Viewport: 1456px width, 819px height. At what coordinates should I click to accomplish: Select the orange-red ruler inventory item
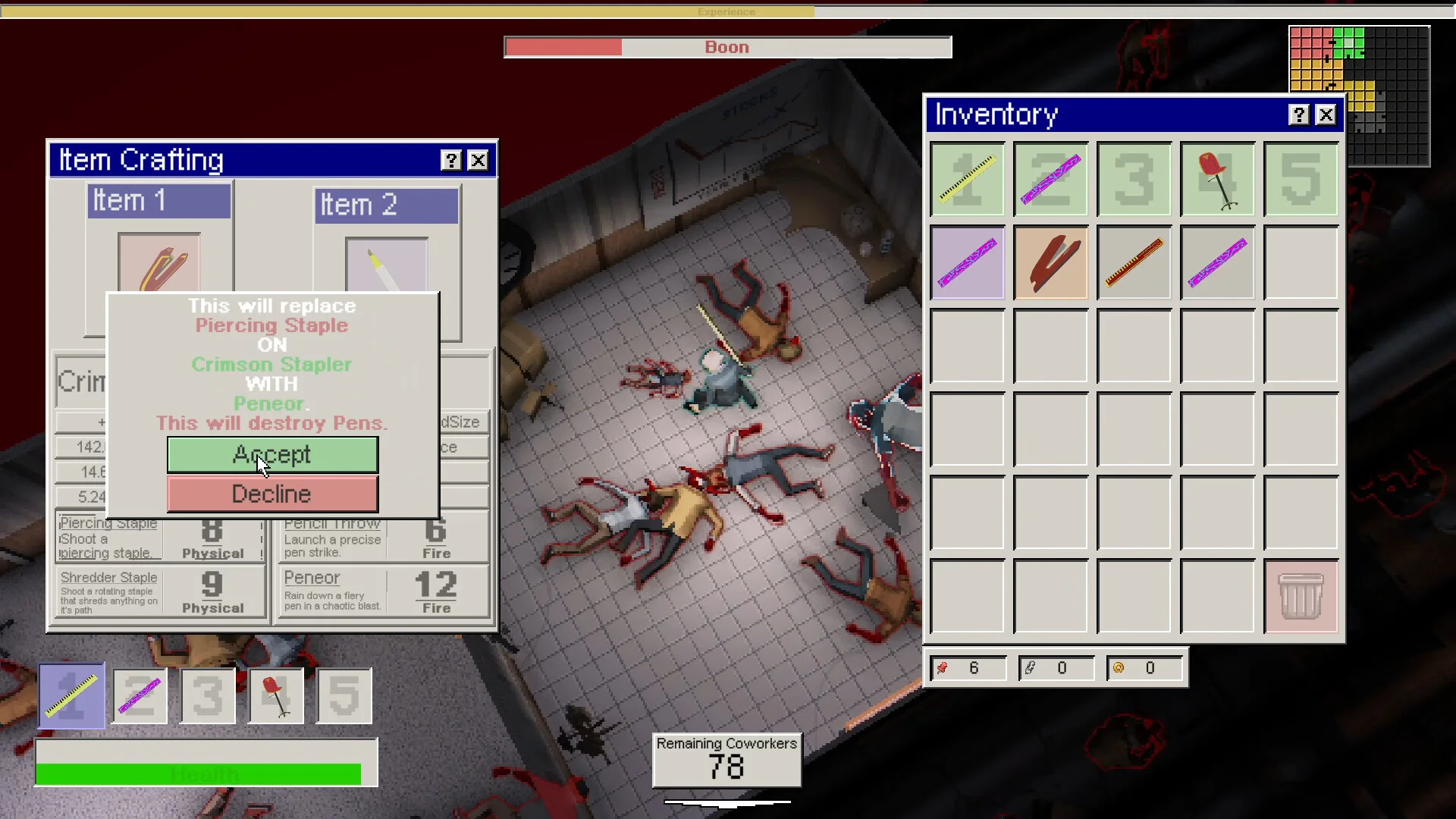1134,262
